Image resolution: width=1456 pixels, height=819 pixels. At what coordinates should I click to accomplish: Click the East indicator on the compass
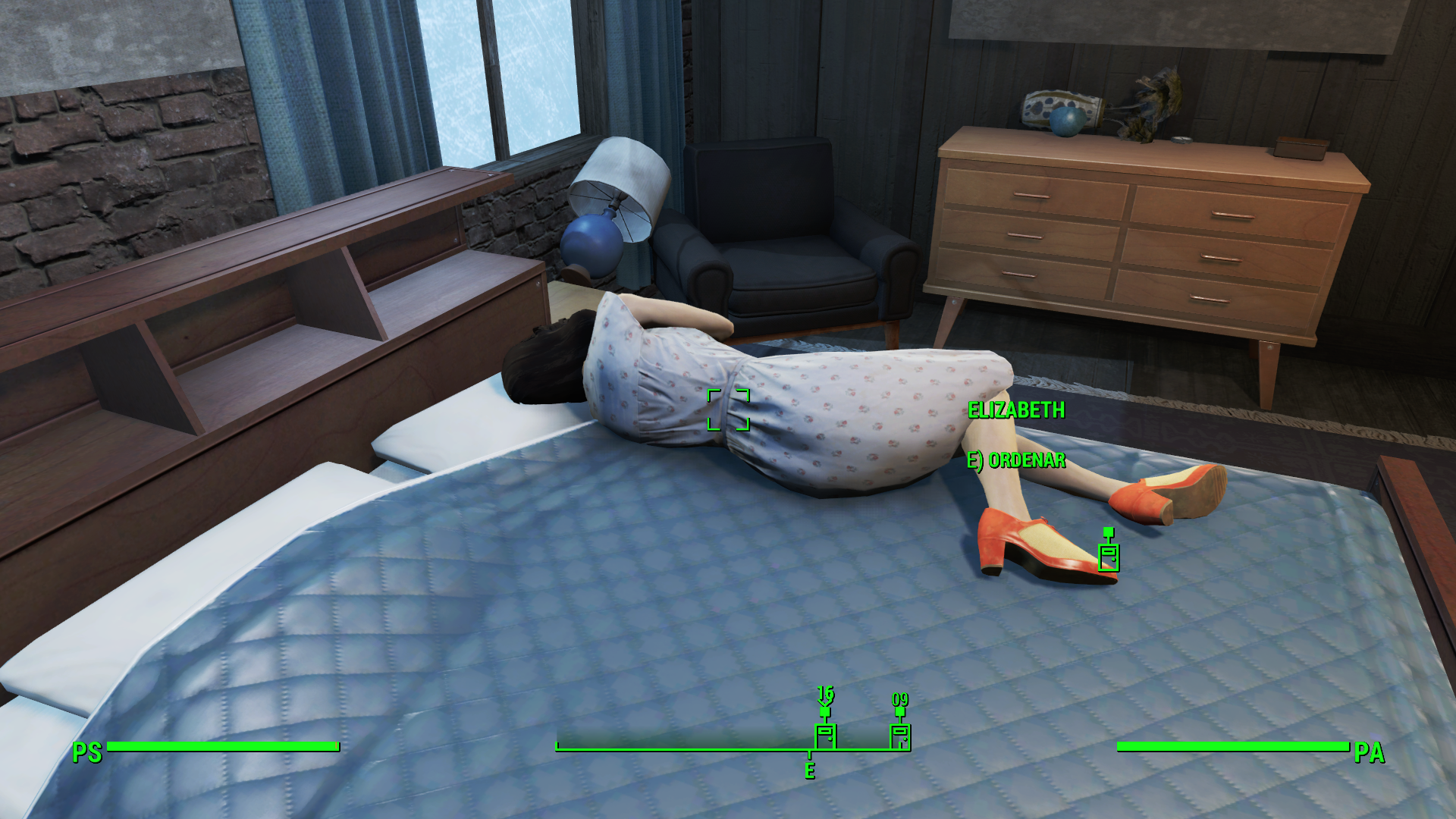pos(810,770)
